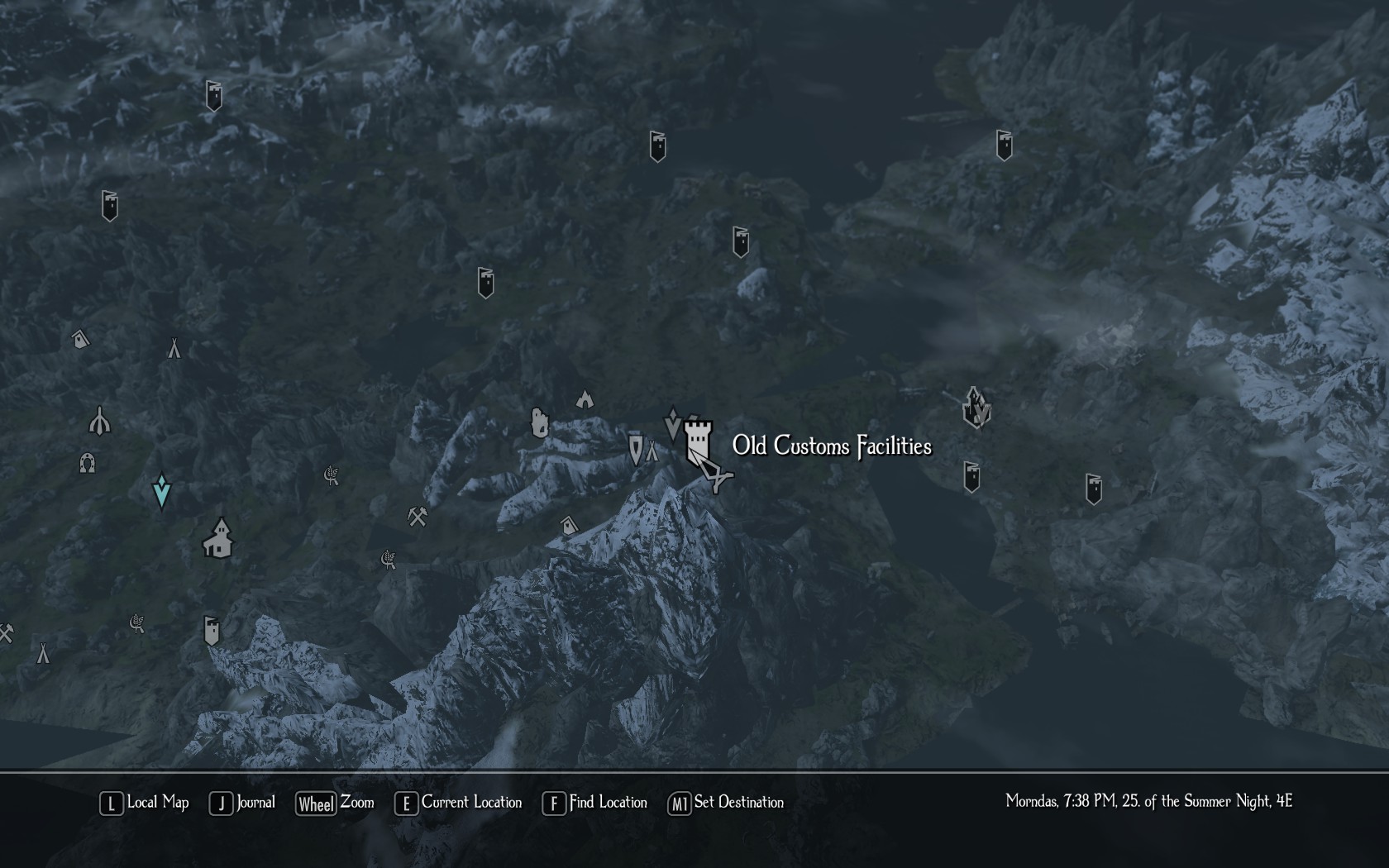Select the ruined tower marker on snowy ridge

539,422
